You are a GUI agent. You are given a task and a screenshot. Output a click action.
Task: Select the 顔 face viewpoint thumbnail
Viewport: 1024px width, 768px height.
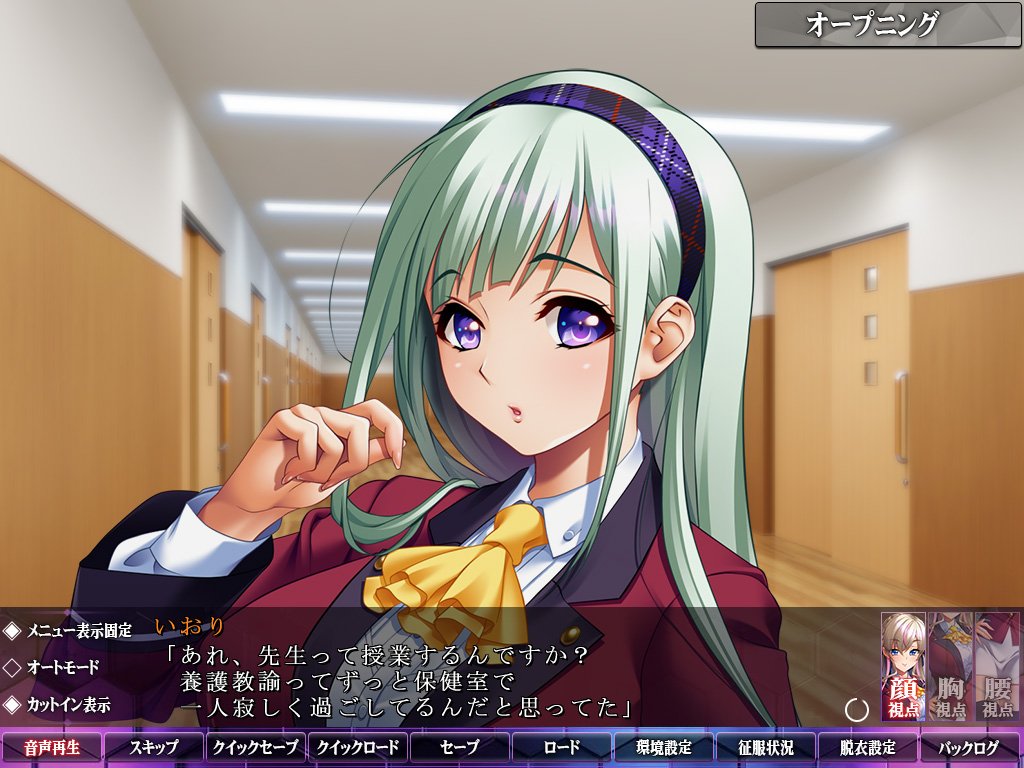903,666
